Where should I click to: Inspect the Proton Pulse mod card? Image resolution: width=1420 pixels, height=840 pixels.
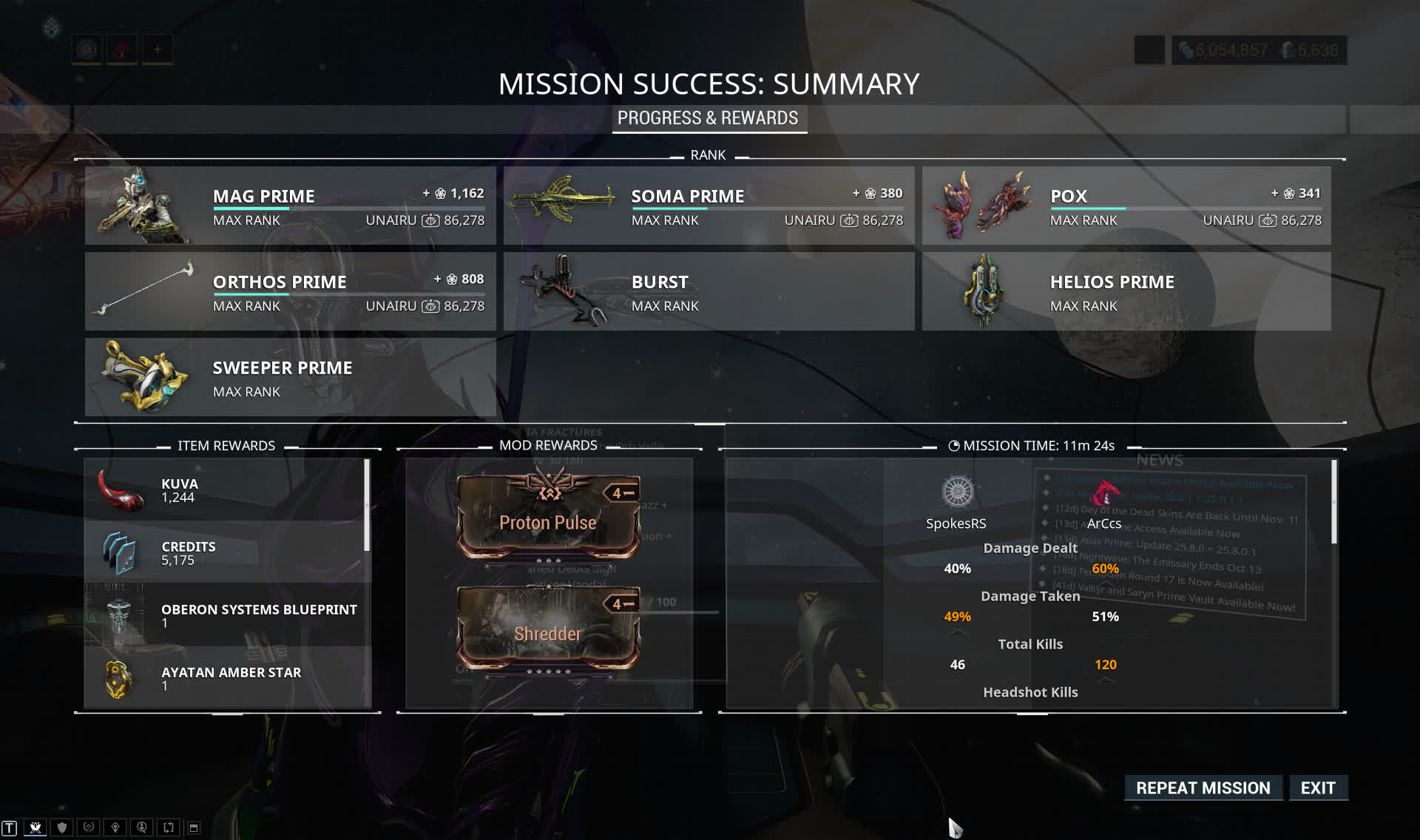548,515
